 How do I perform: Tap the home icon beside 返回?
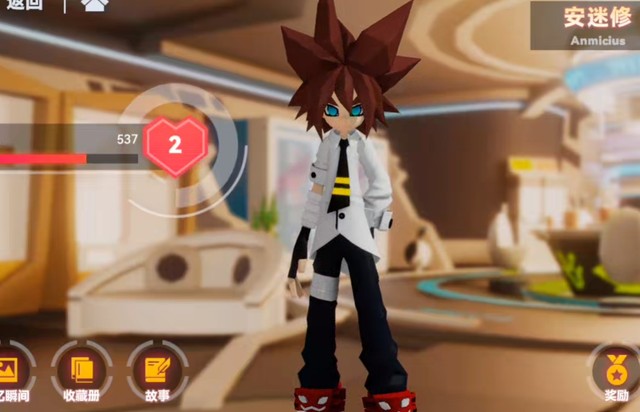click(x=95, y=5)
